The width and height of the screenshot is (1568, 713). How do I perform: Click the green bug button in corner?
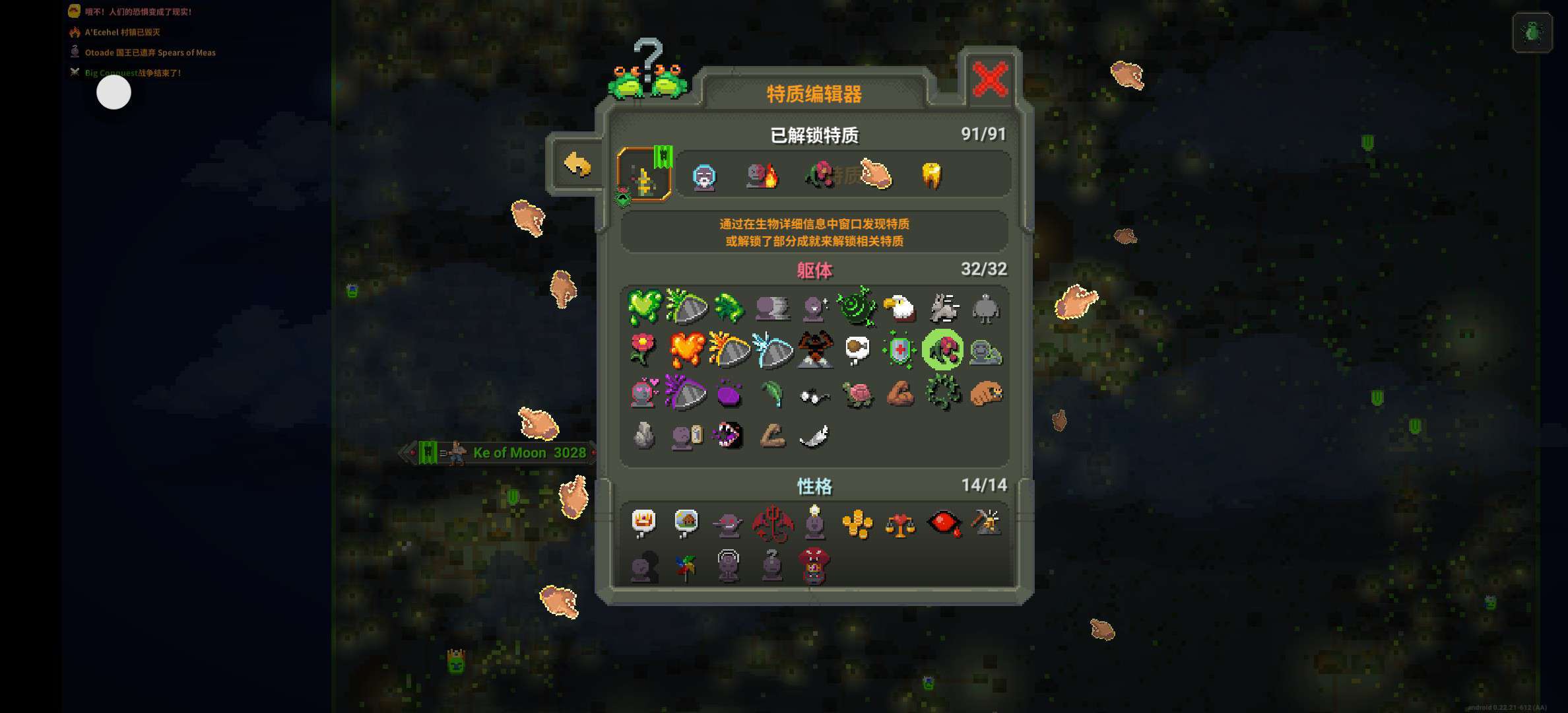(1532, 32)
